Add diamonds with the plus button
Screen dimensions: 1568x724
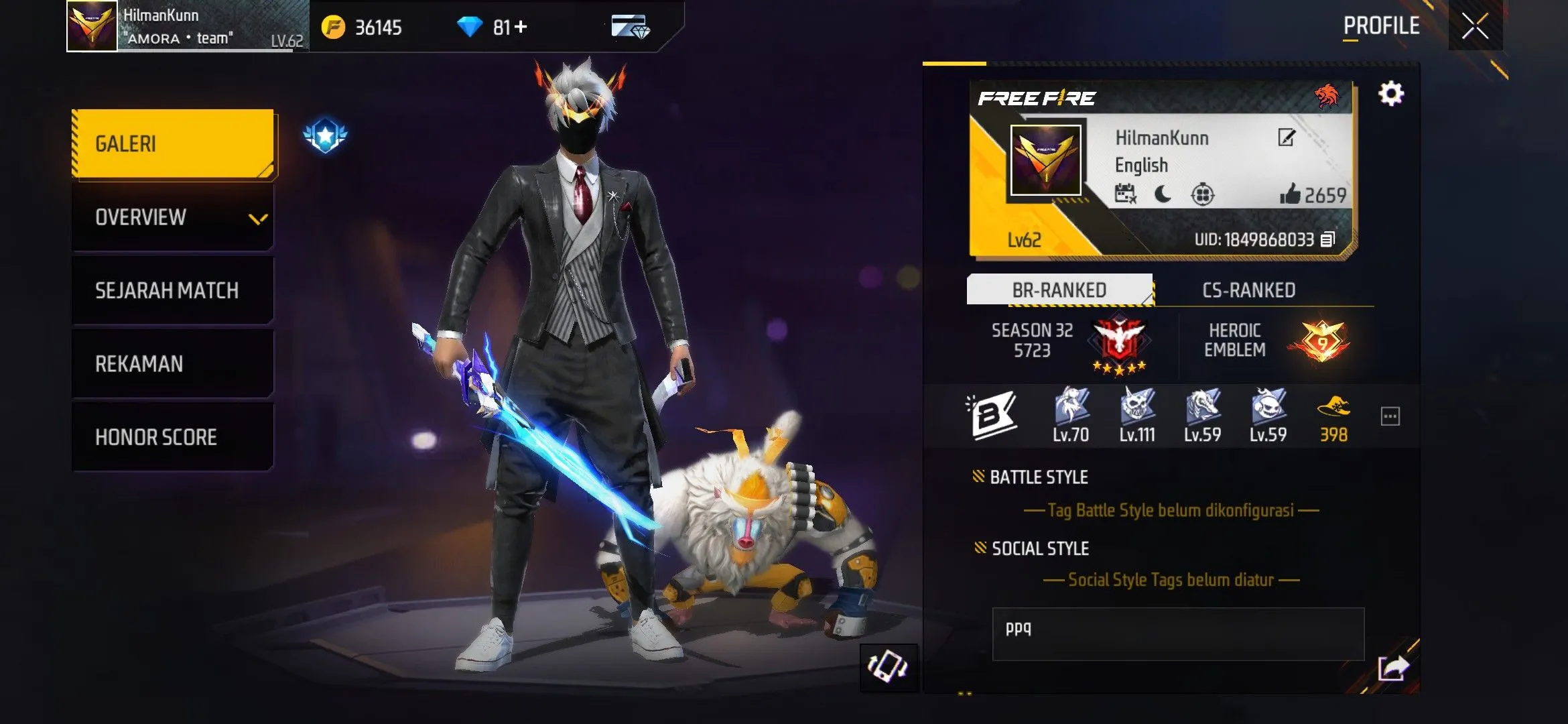(x=521, y=27)
